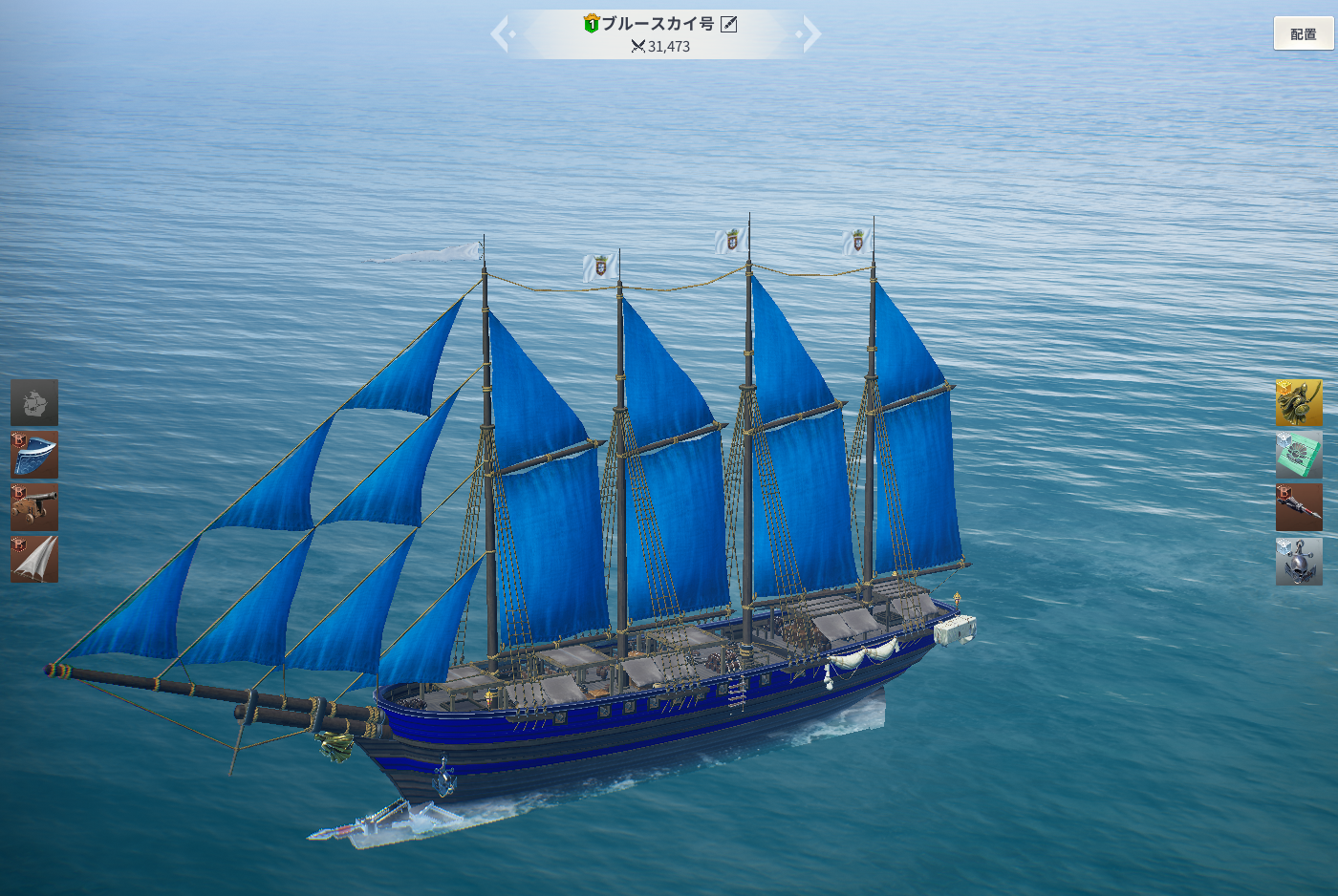
Task: Select the golden warrior figurehead slot
Action: pos(1299,402)
